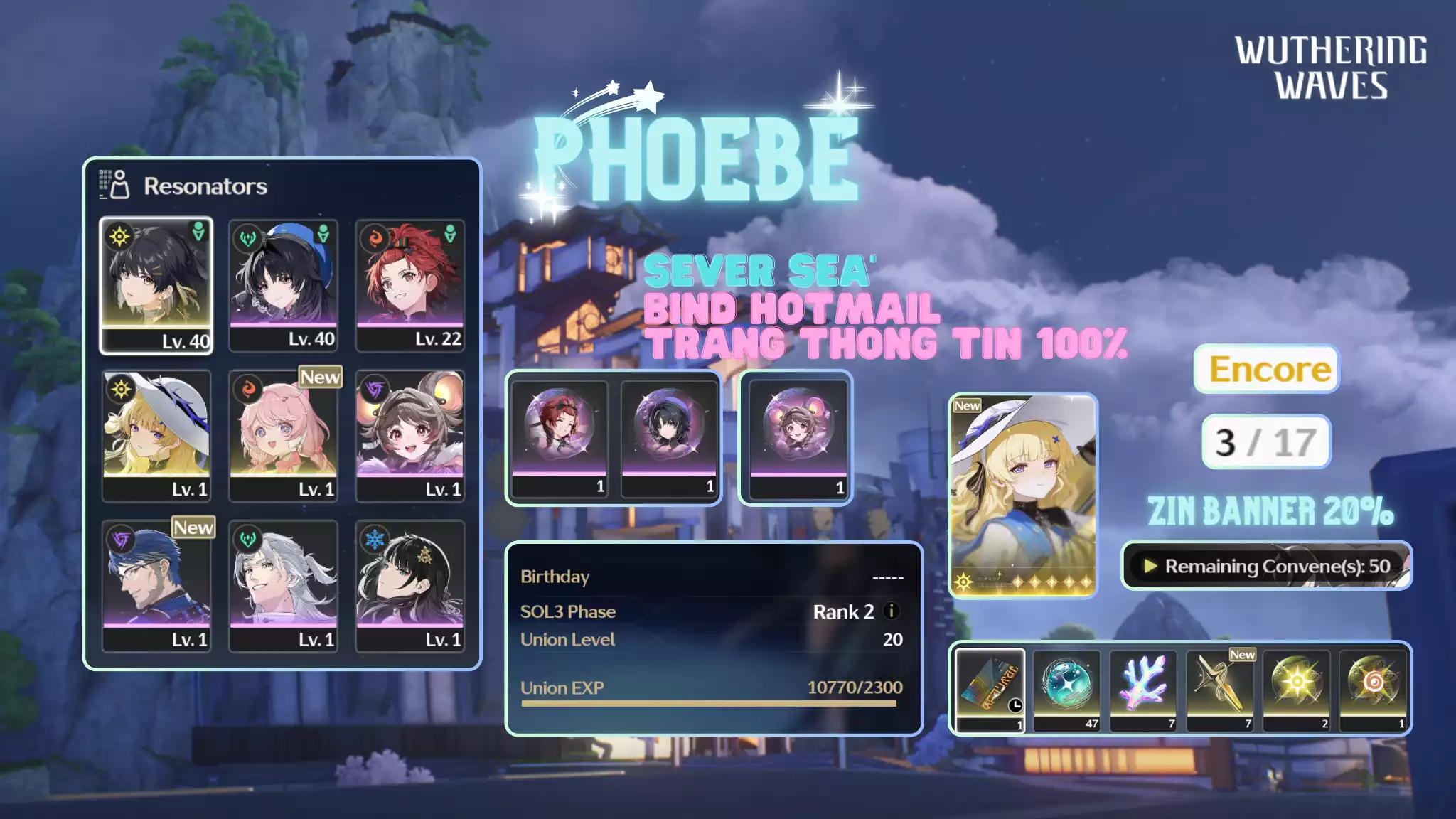Select the black-haired Glacio resonator tile
1456x819 pixels.
[410, 586]
